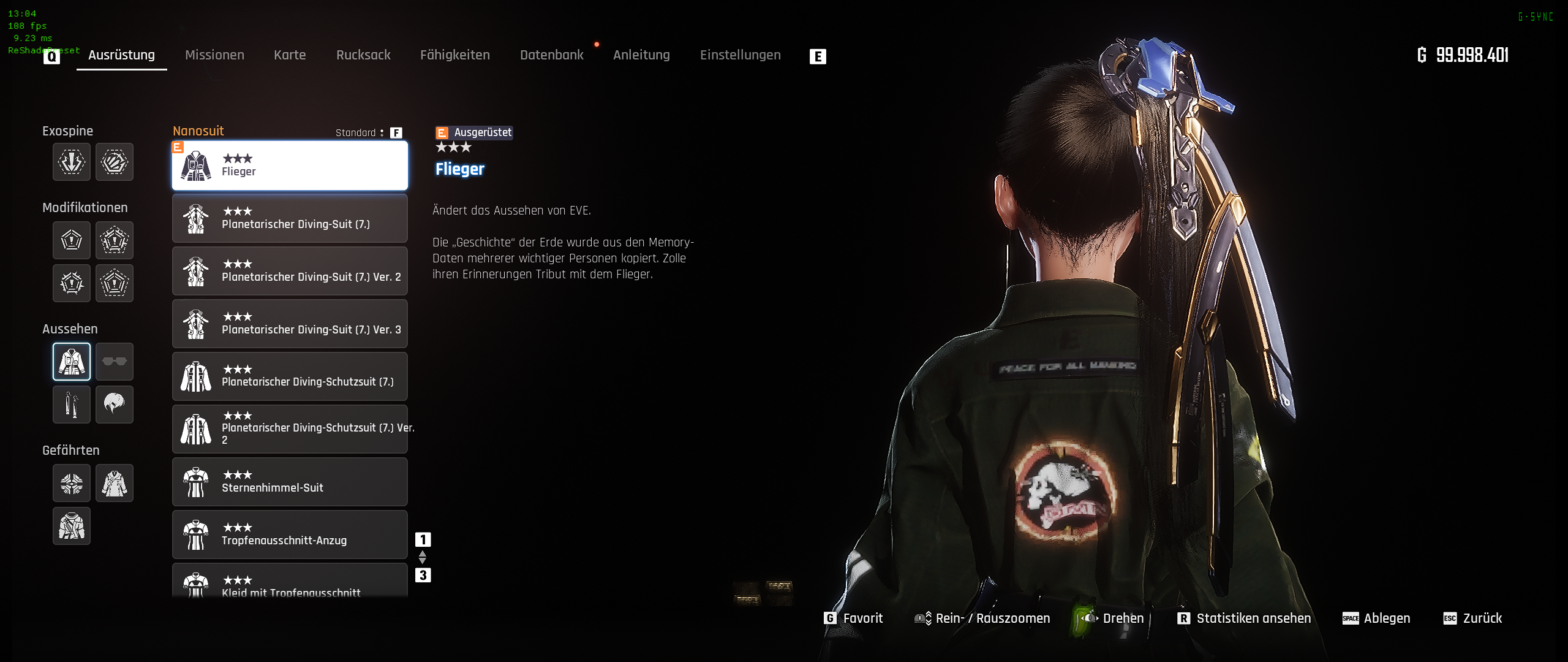Select the Tropfenausschnitt-Anzug outfit
This screenshot has height=662, width=1568.
(290, 535)
